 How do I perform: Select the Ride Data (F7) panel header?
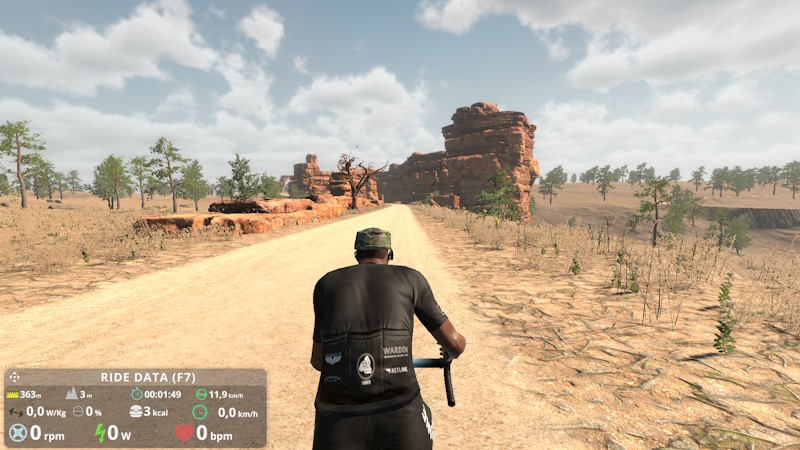click(148, 377)
